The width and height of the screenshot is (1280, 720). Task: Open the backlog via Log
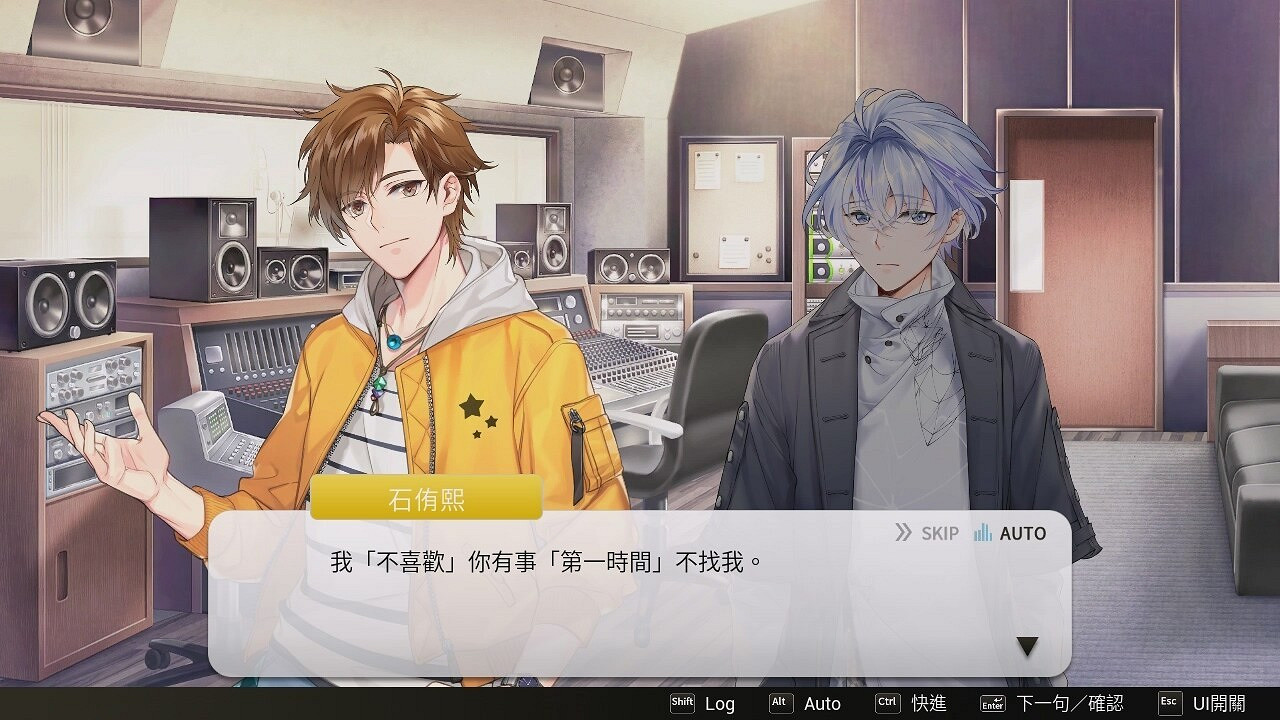pyautogui.click(x=719, y=704)
